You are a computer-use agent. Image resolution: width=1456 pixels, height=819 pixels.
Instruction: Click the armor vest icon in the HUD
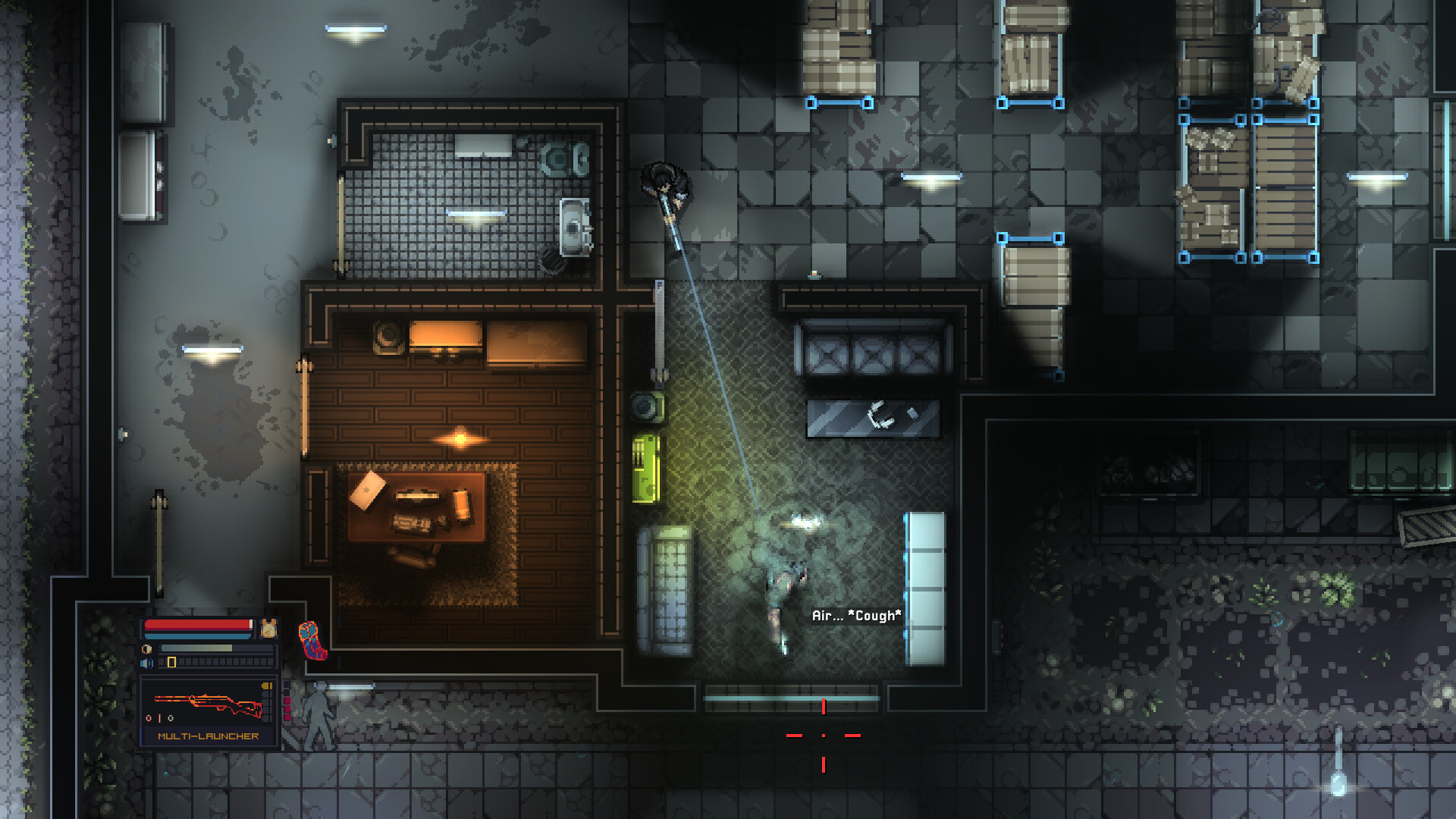tap(268, 629)
